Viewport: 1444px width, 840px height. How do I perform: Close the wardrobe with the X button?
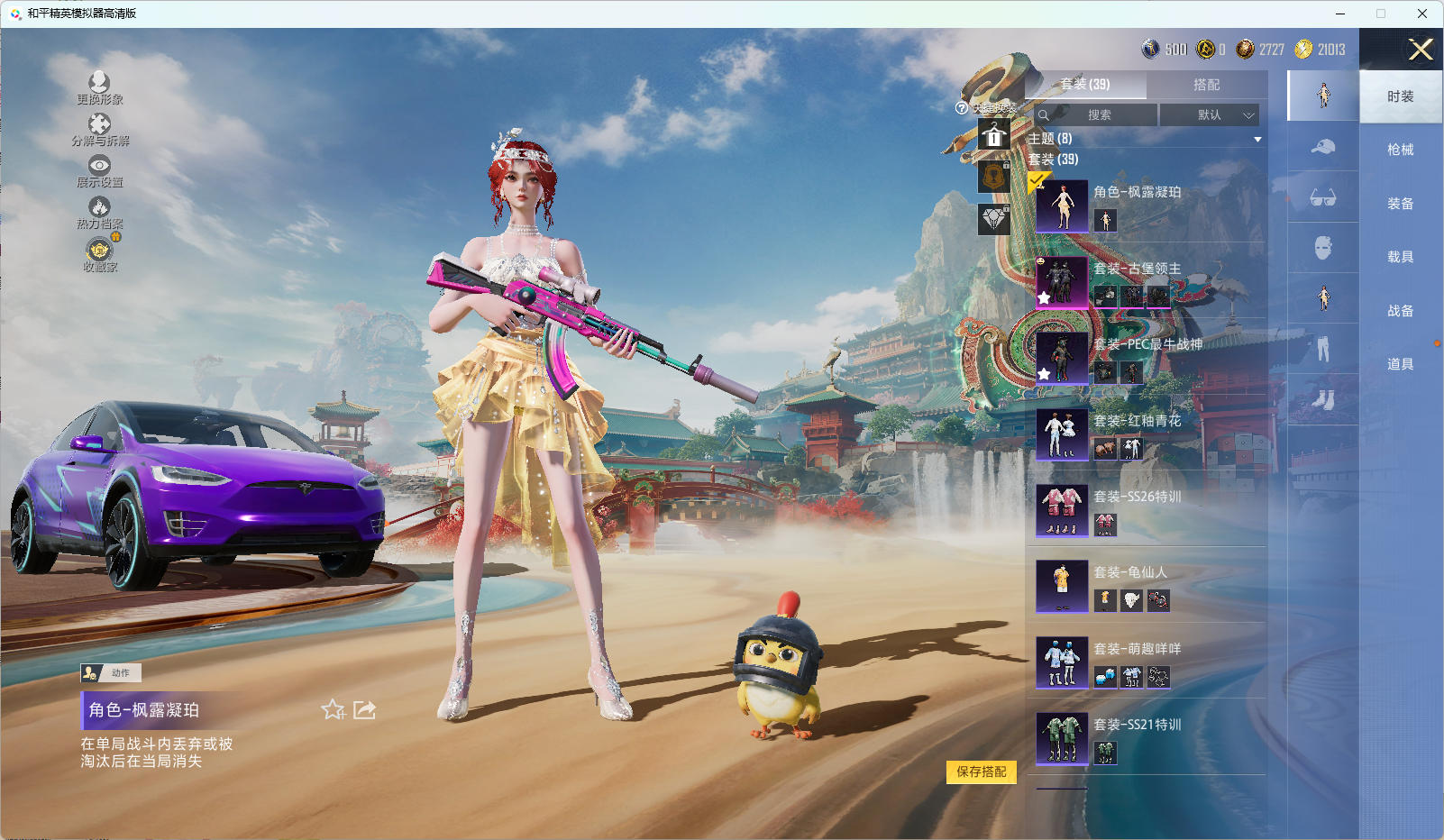tap(1421, 50)
